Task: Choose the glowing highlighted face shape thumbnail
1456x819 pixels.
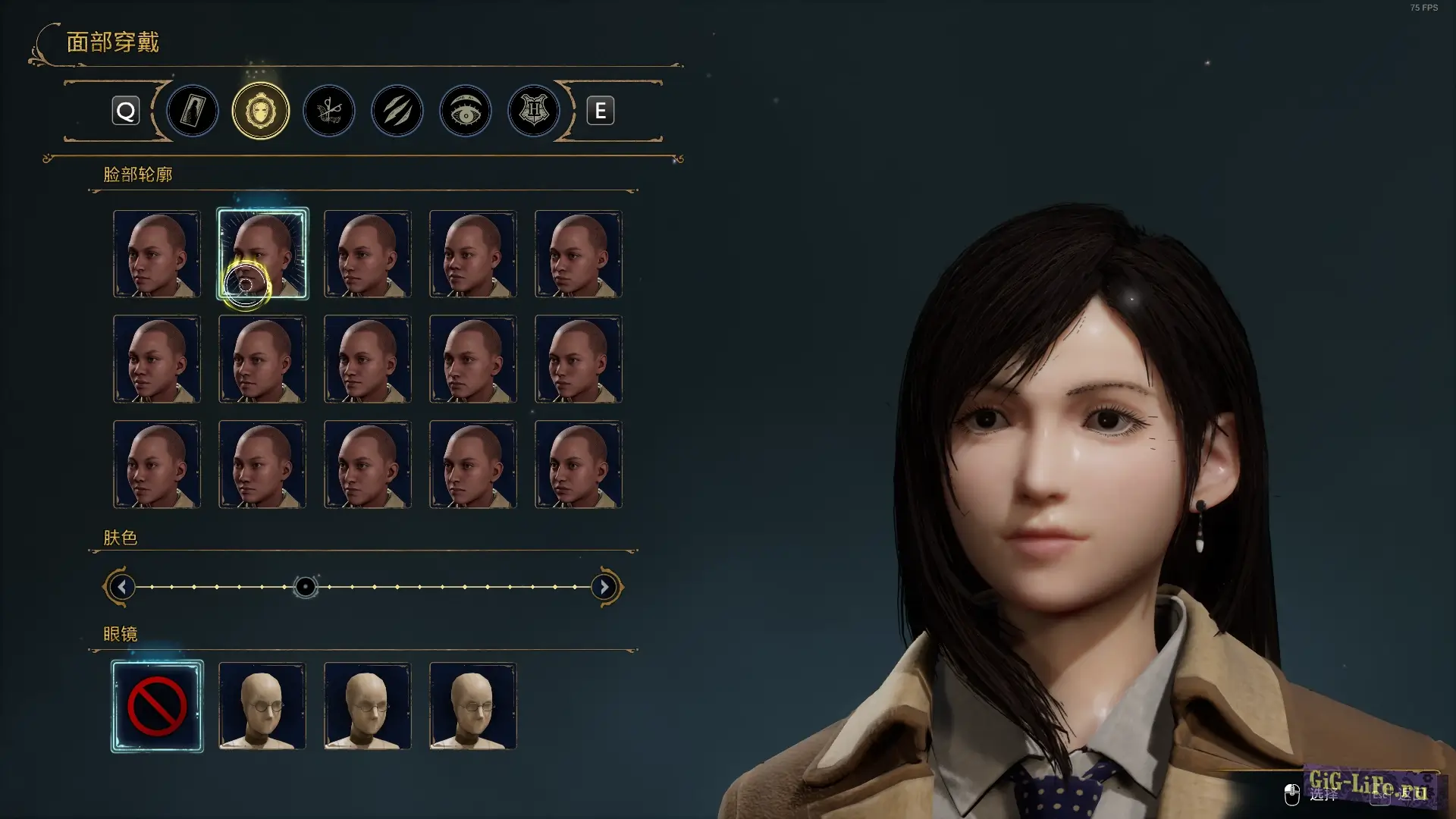Action: (262, 253)
